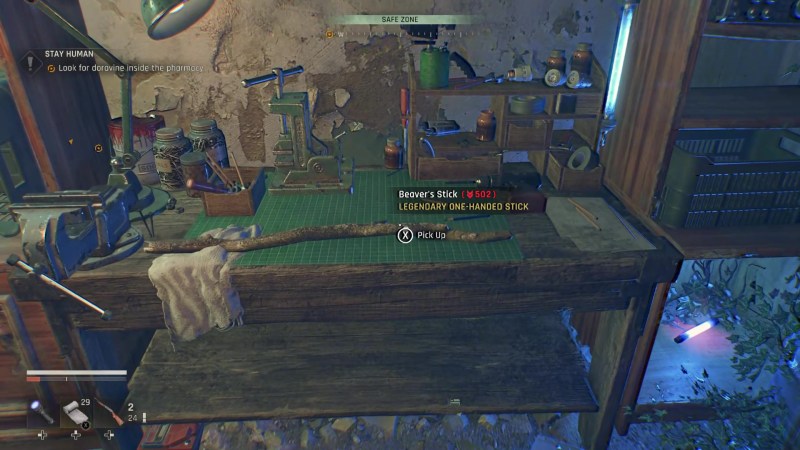This screenshot has width=800, height=450.
Task: Select the Beaver's Stick item tooltip
Action: (x=465, y=199)
